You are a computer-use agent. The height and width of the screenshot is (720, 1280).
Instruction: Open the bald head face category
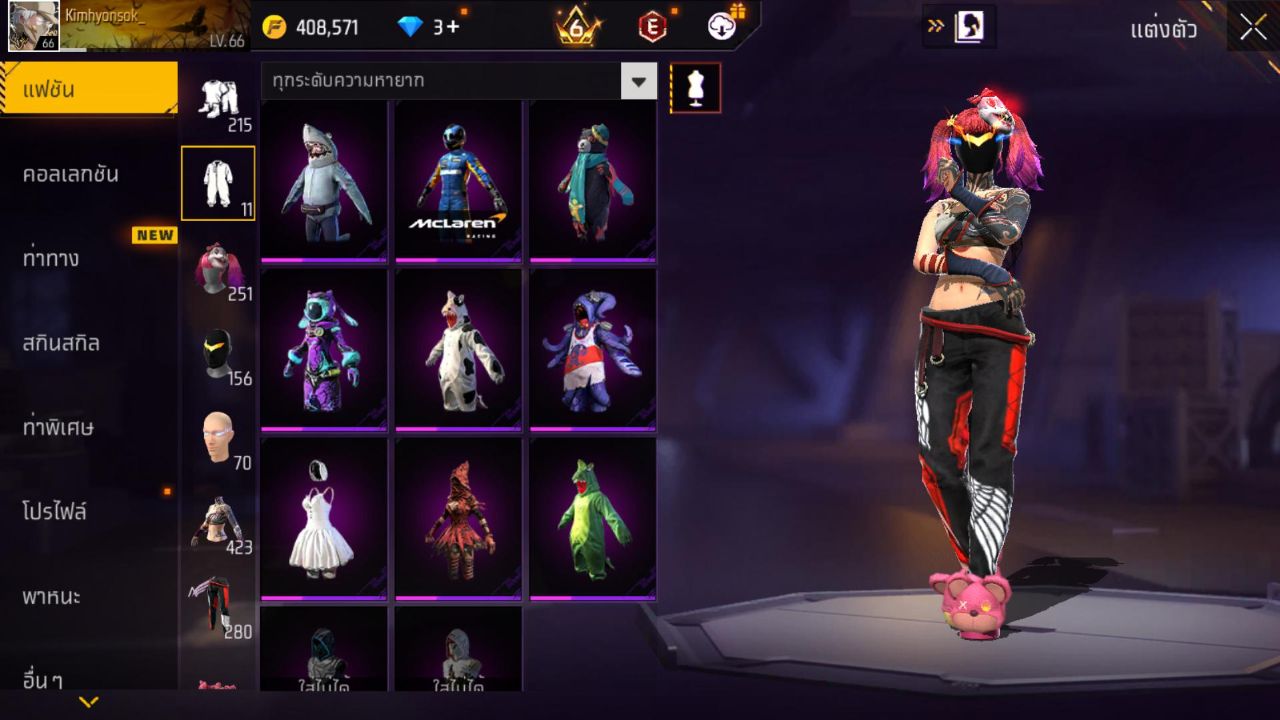[x=218, y=437]
